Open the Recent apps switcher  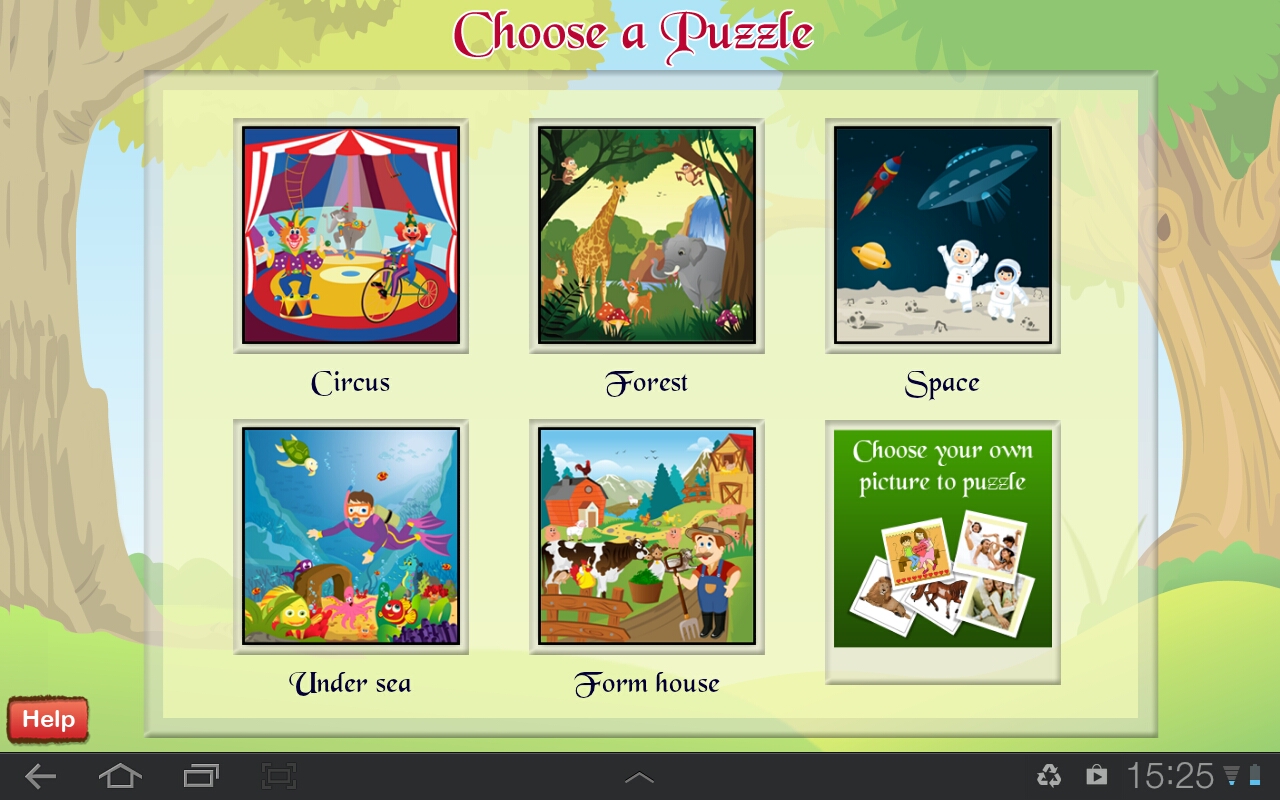coord(200,774)
